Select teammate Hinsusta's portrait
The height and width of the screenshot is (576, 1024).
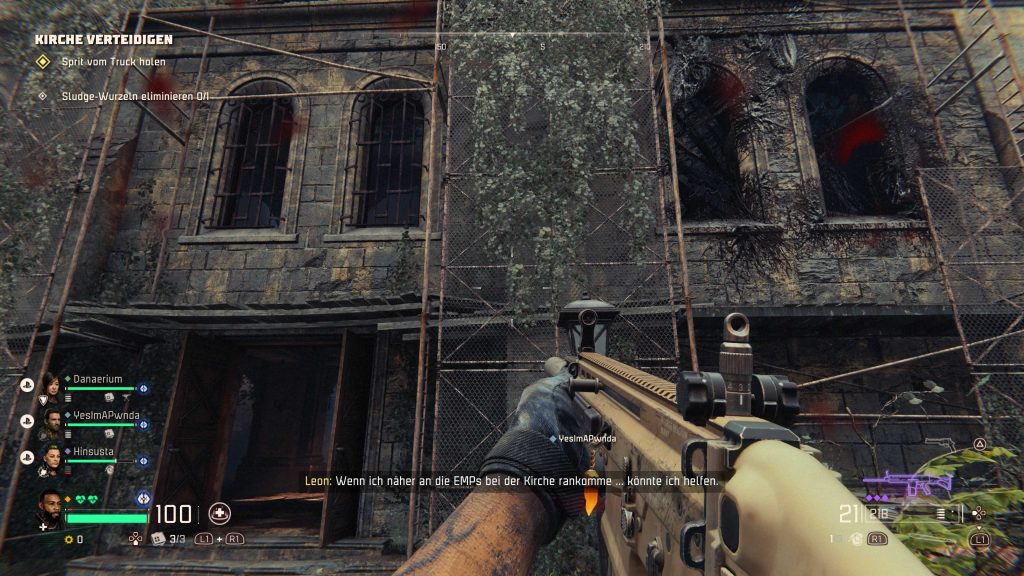(x=50, y=459)
